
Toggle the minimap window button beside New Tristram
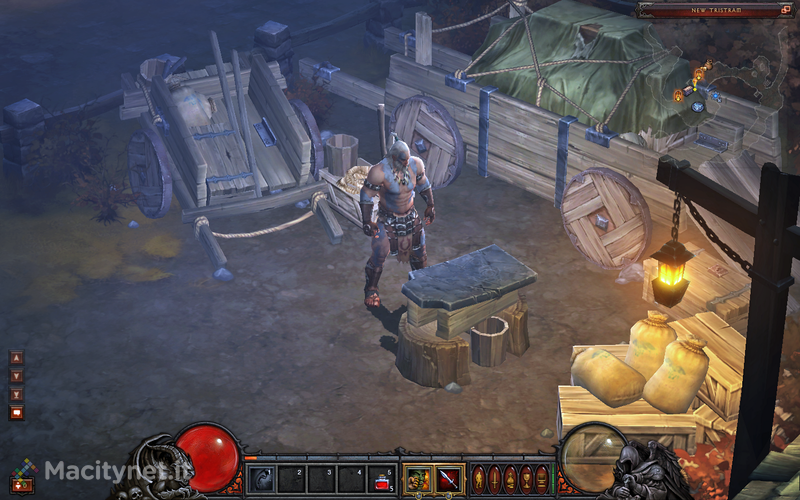click(x=786, y=9)
